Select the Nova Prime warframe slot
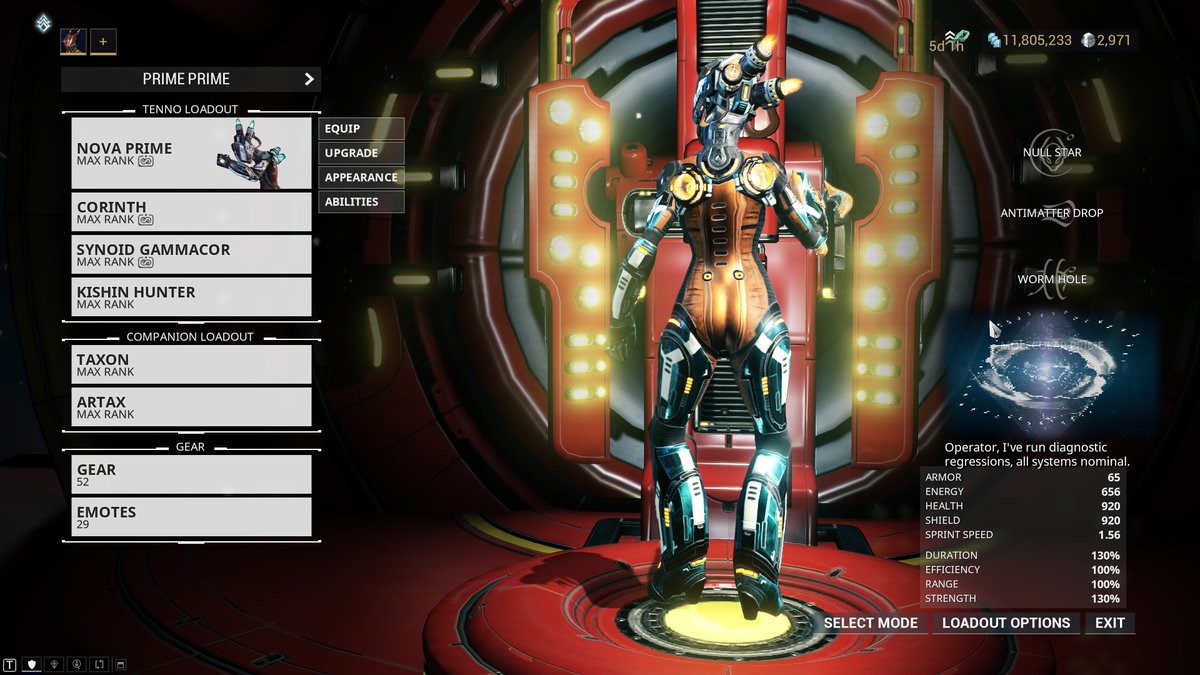1200x675 pixels. (x=191, y=153)
